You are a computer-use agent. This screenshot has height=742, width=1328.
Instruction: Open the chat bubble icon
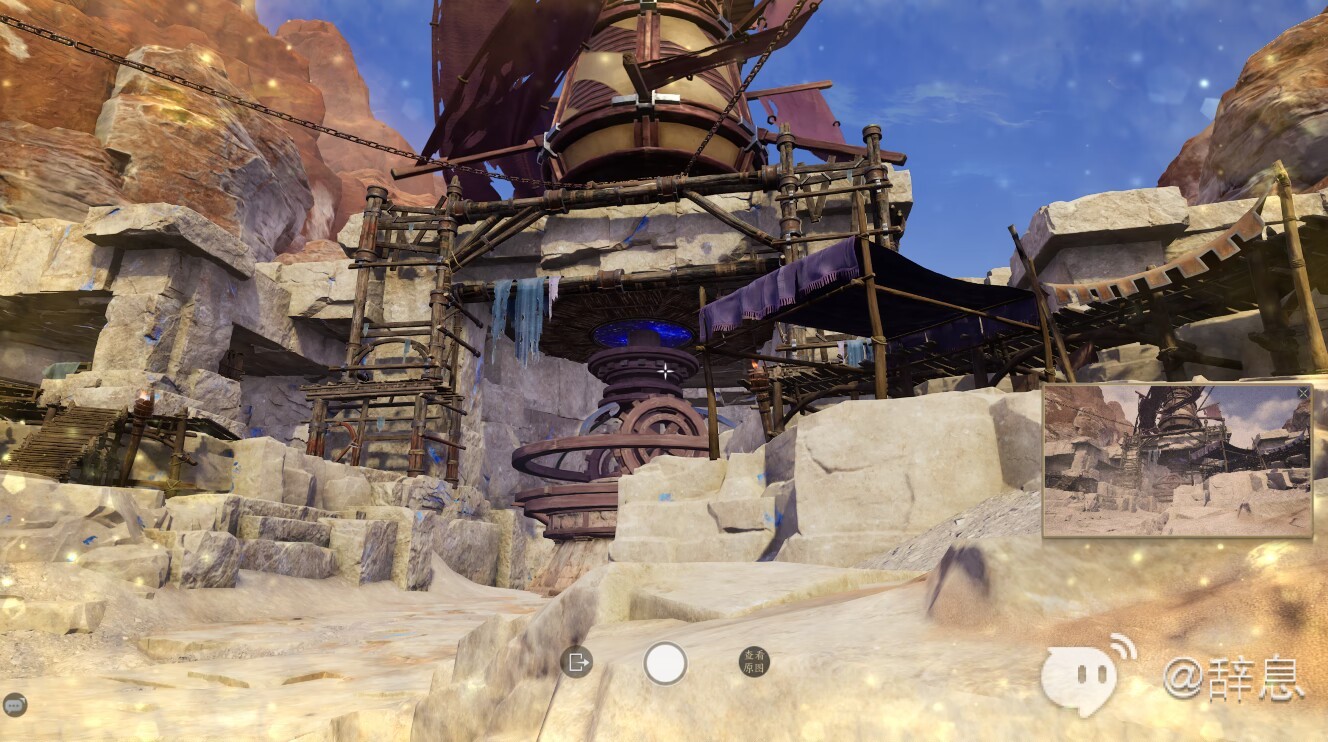(15, 704)
